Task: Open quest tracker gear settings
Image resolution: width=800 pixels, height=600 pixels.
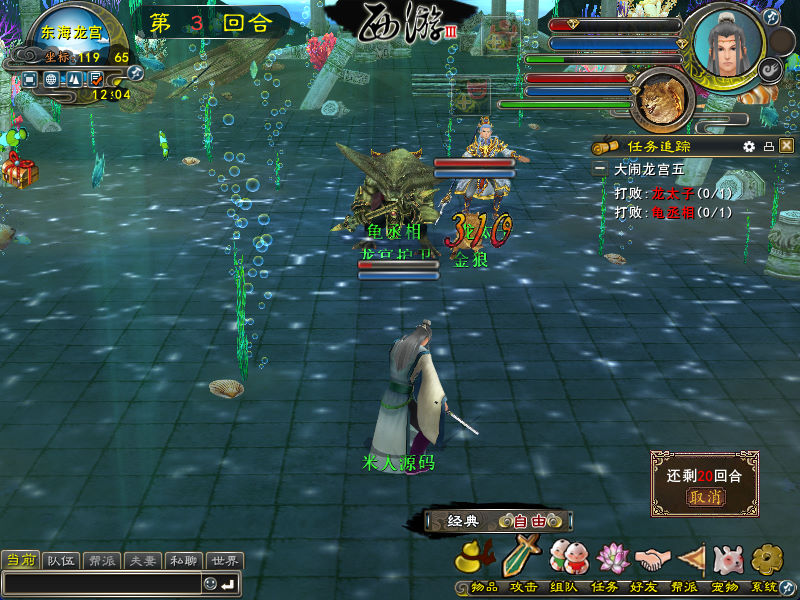Action: click(x=749, y=146)
